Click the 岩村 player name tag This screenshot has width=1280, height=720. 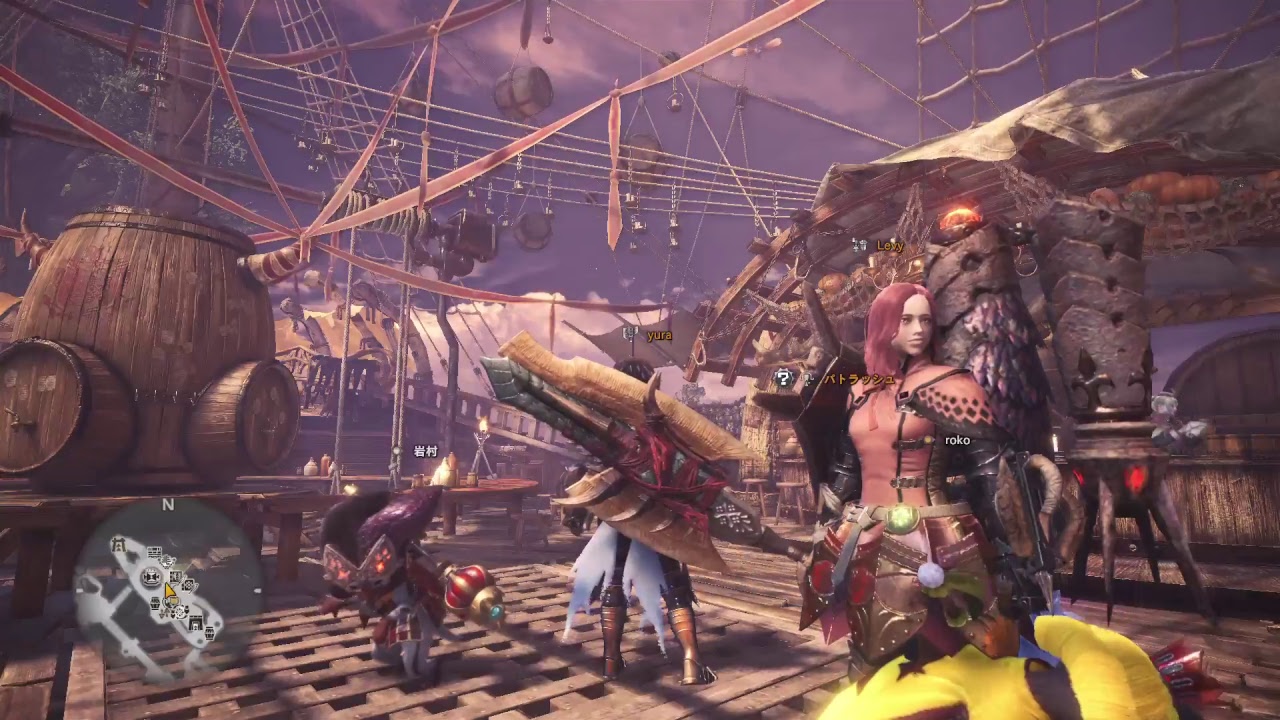[x=426, y=452]
